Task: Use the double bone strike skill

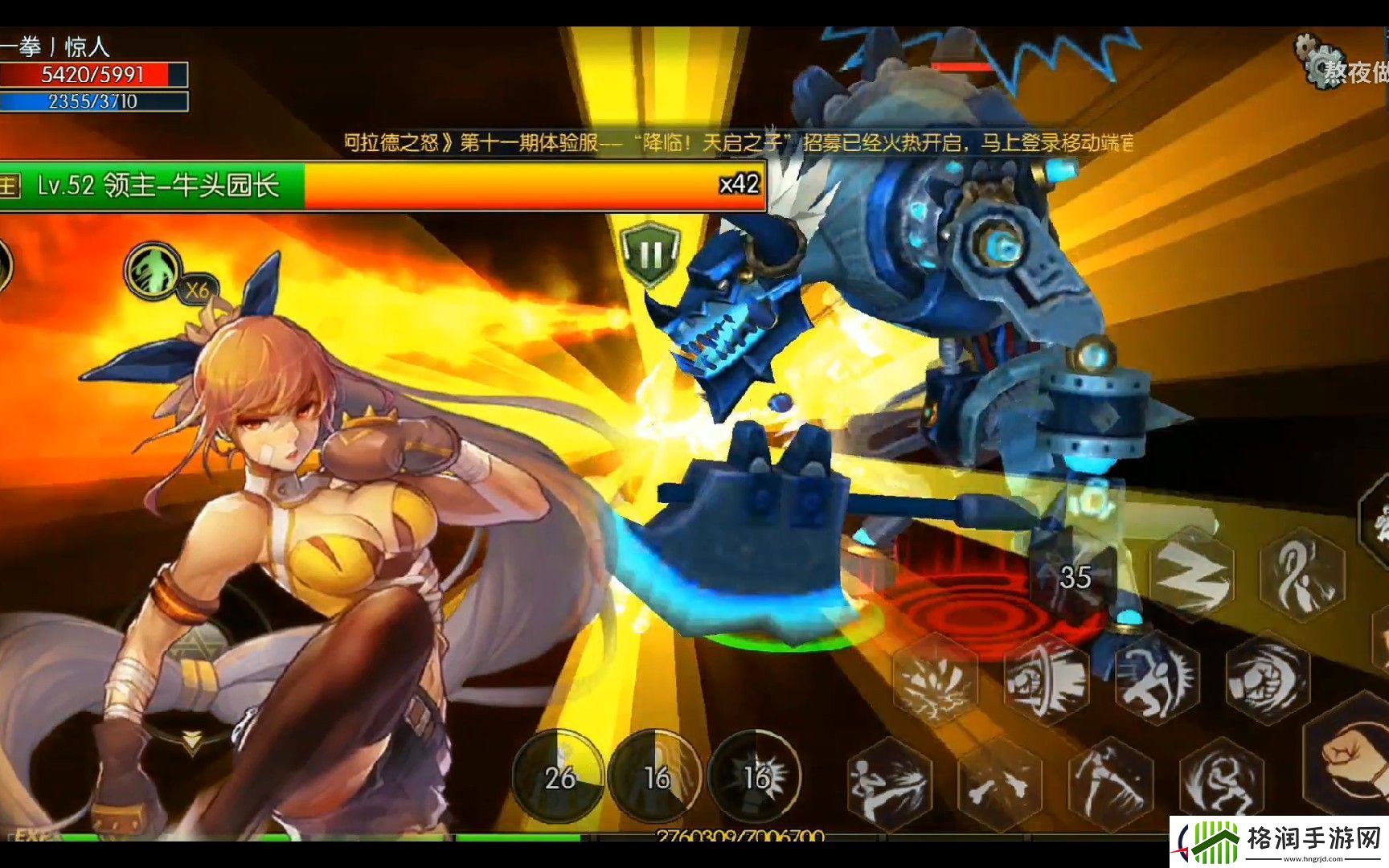Action: 999,784
